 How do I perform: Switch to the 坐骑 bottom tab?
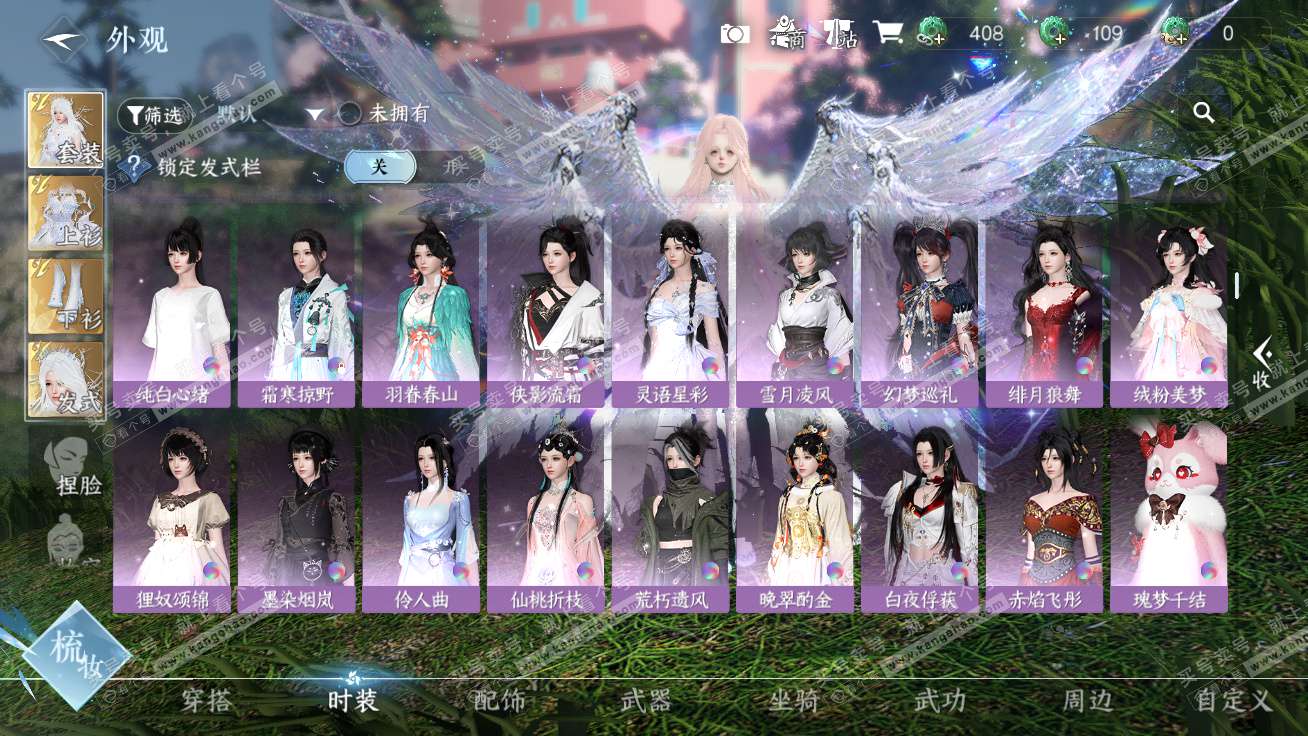[794, 700]
